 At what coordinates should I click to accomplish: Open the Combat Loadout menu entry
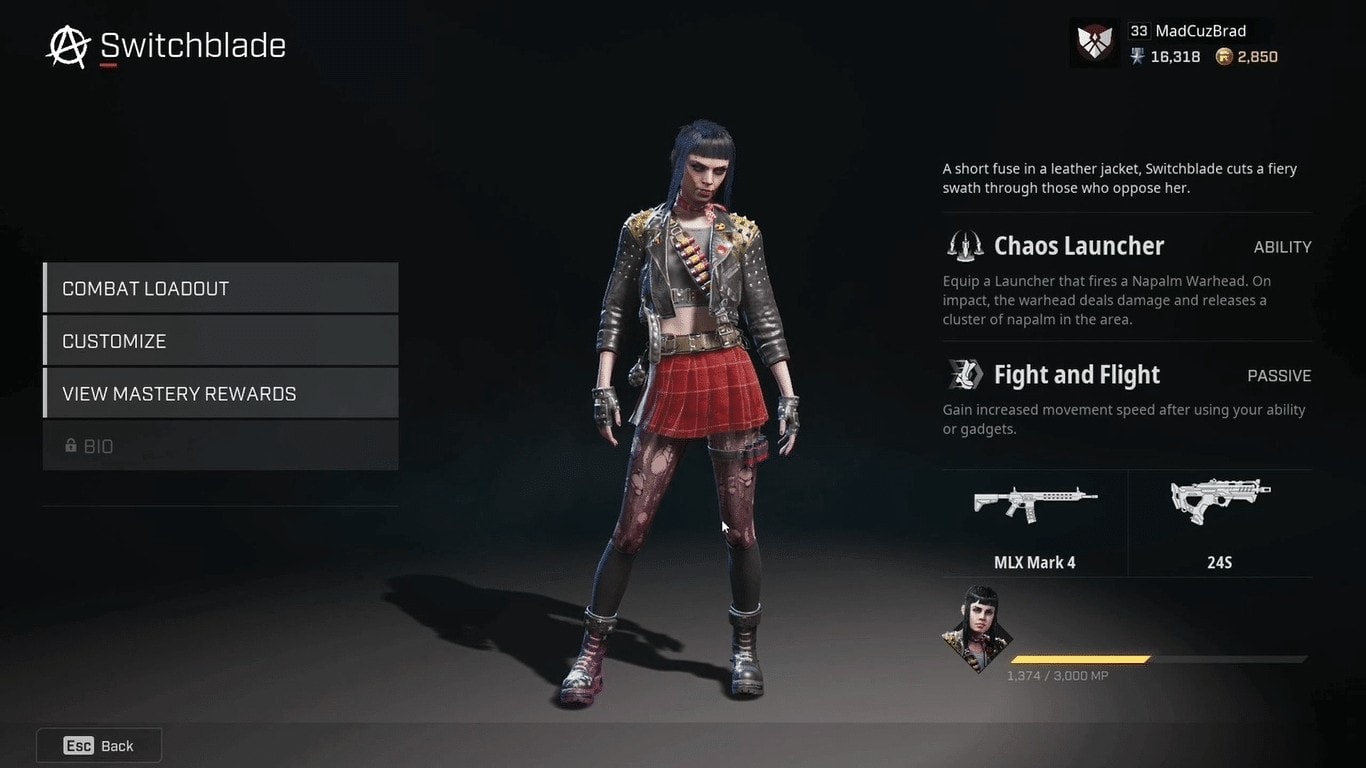220,288
